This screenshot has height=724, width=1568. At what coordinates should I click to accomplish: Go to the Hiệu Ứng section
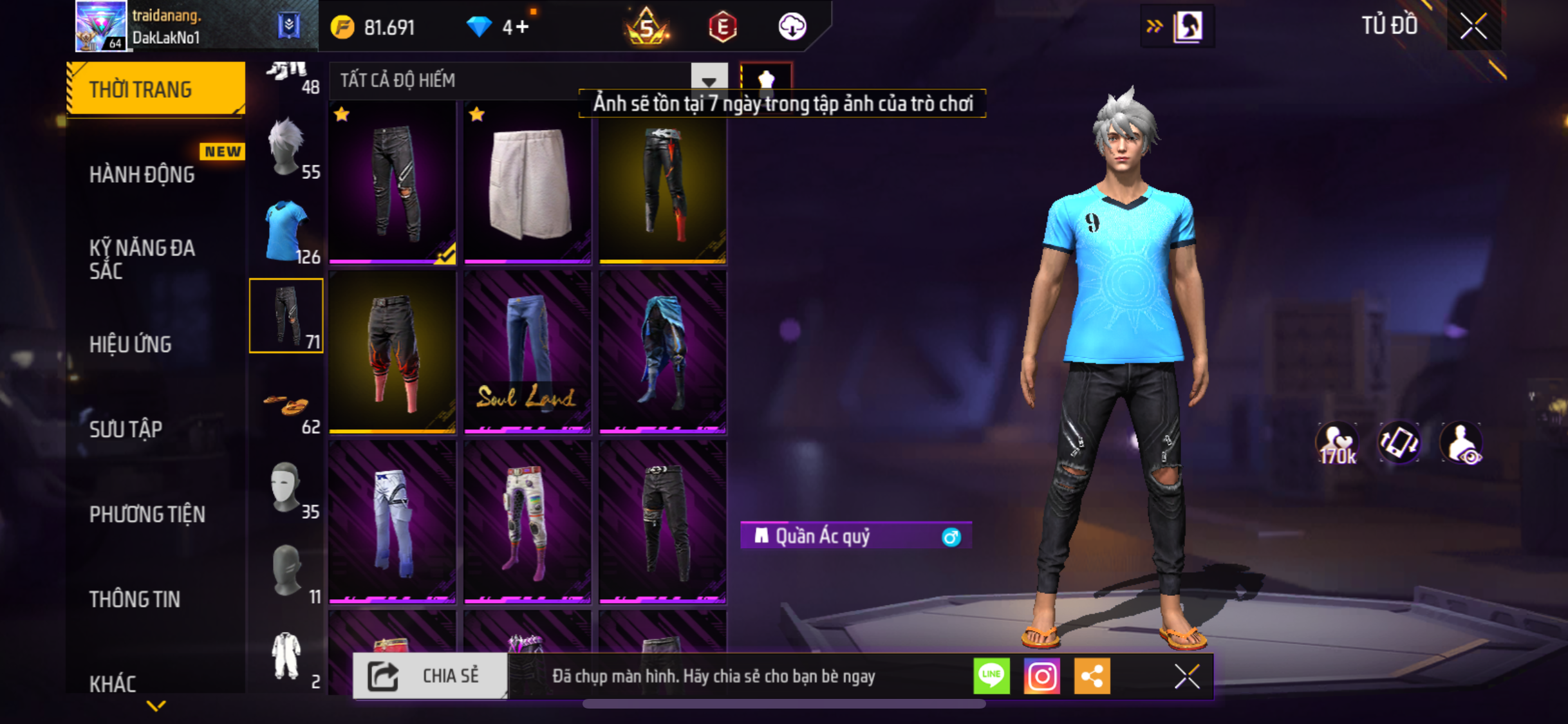pos(131,344)
